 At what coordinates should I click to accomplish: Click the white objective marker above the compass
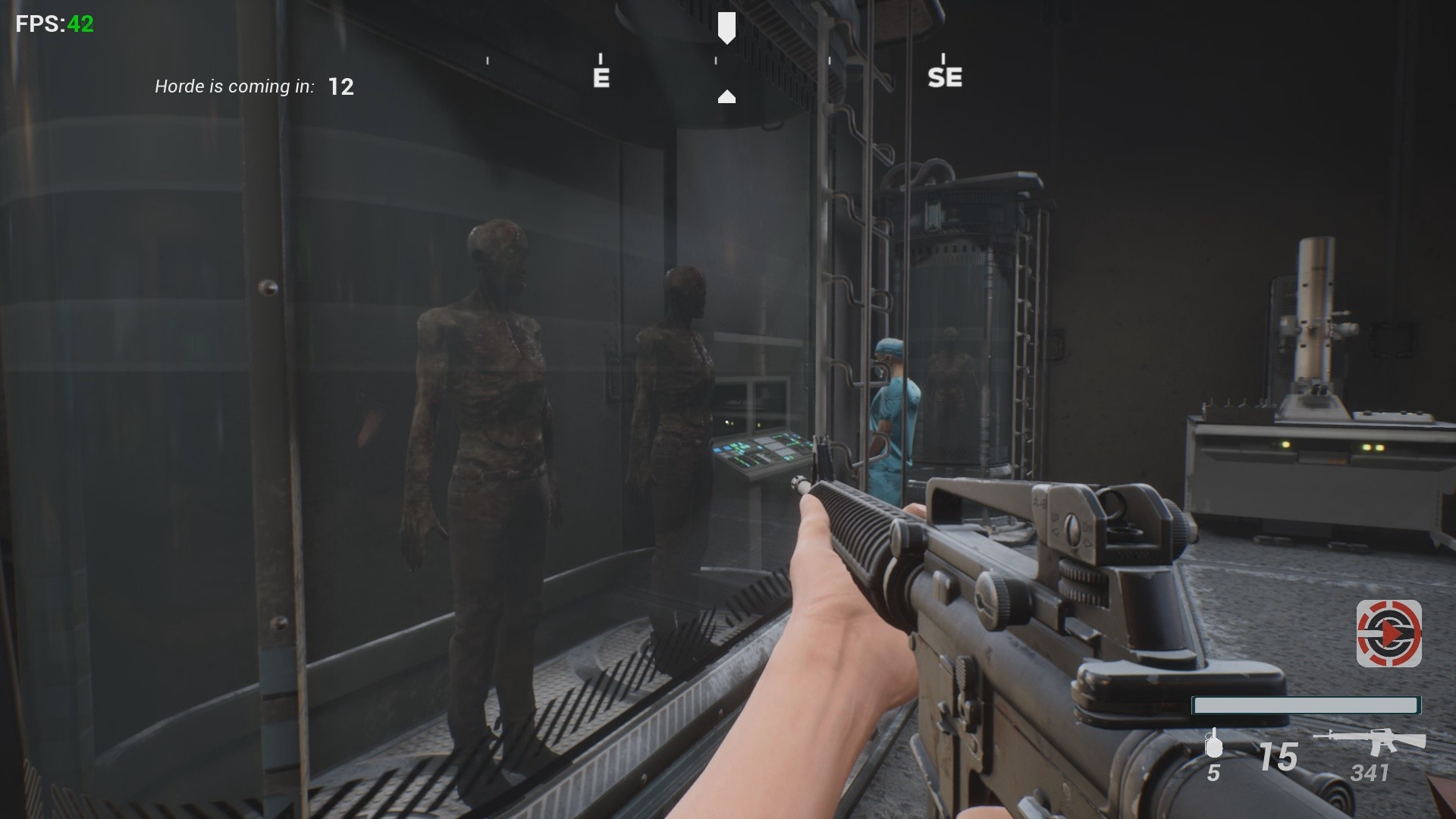[726, 28]
